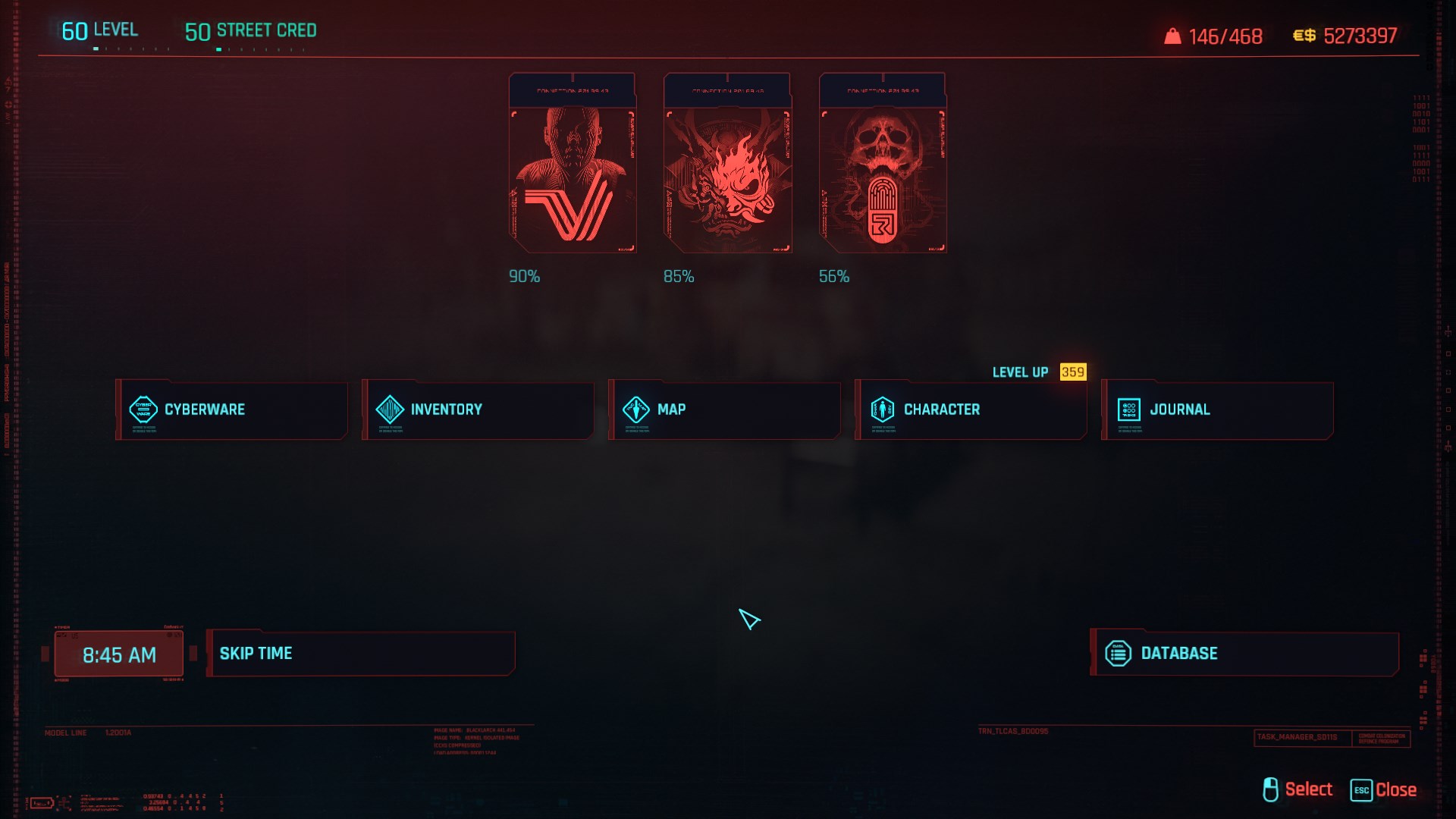Open the Cyberware menu
The image size is (1456, 819).
click(231, 409)
